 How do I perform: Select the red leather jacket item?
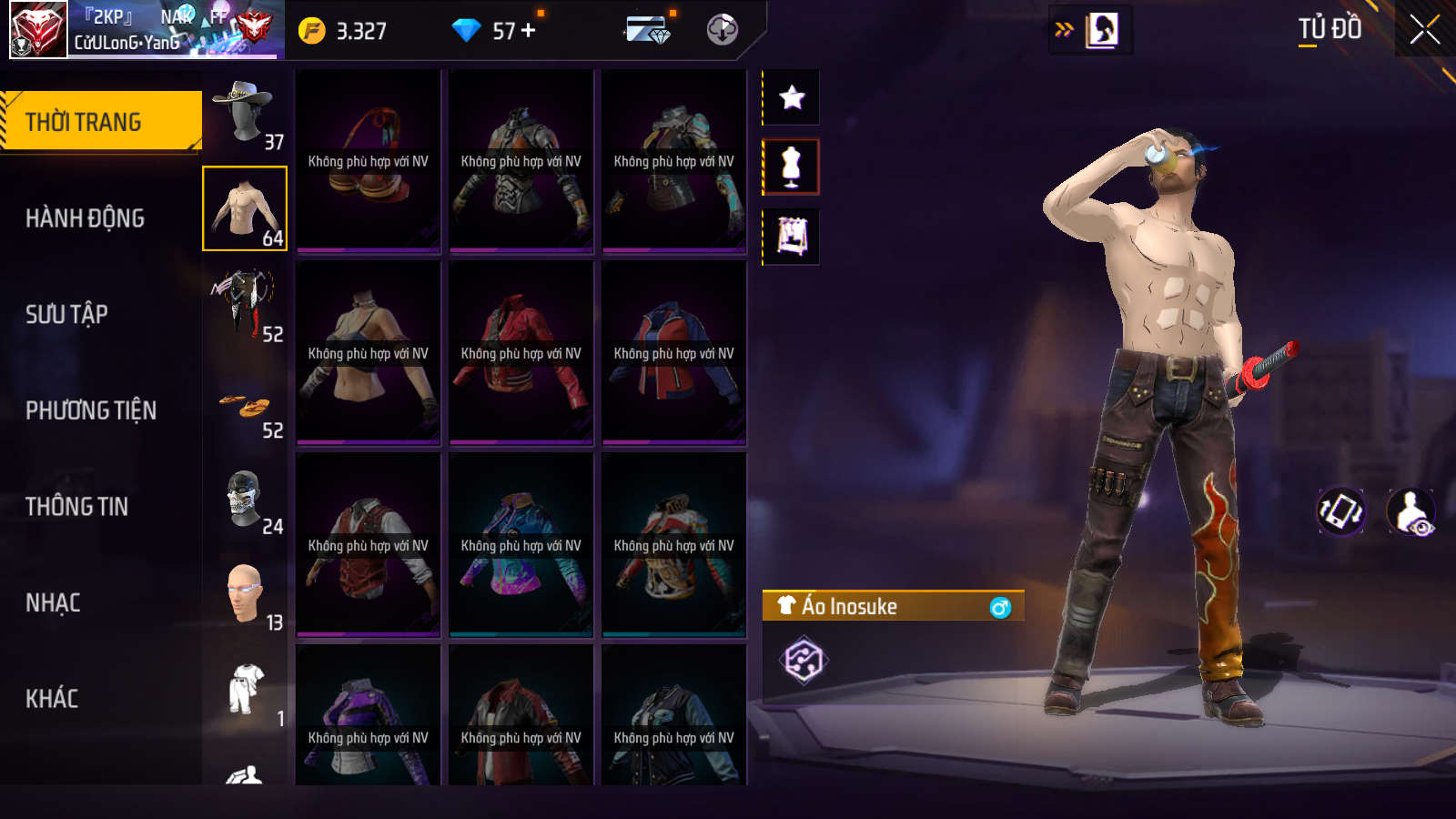point(521,353)
